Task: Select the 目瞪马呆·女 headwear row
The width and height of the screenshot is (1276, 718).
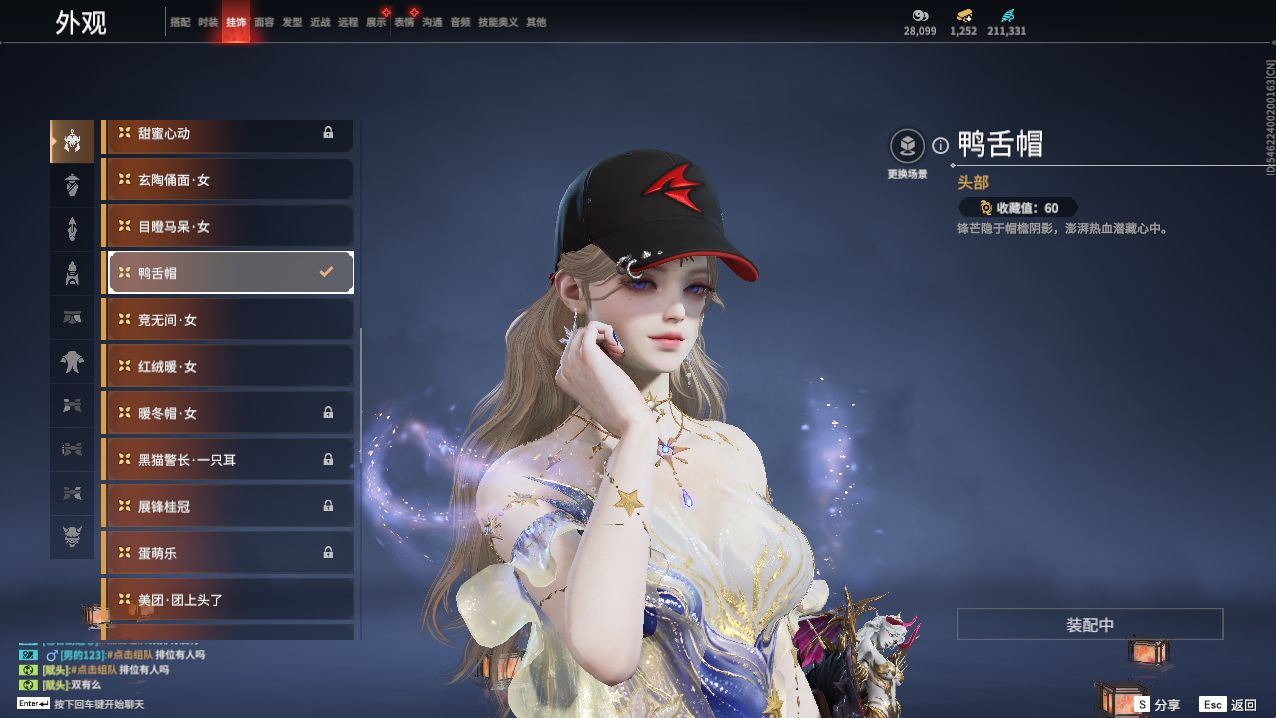Action: coord(230,227)
